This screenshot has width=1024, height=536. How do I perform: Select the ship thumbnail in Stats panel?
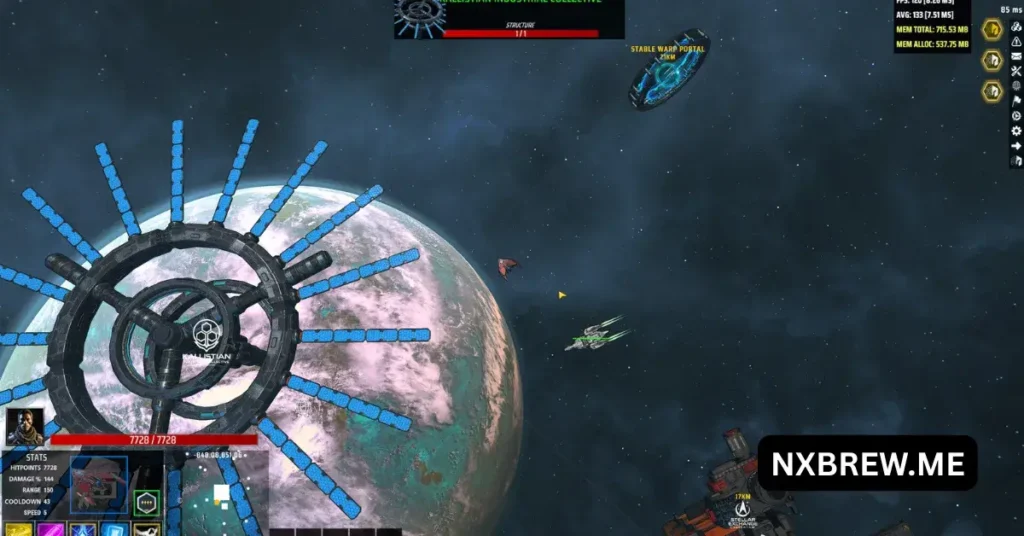(x=99, y=484)
